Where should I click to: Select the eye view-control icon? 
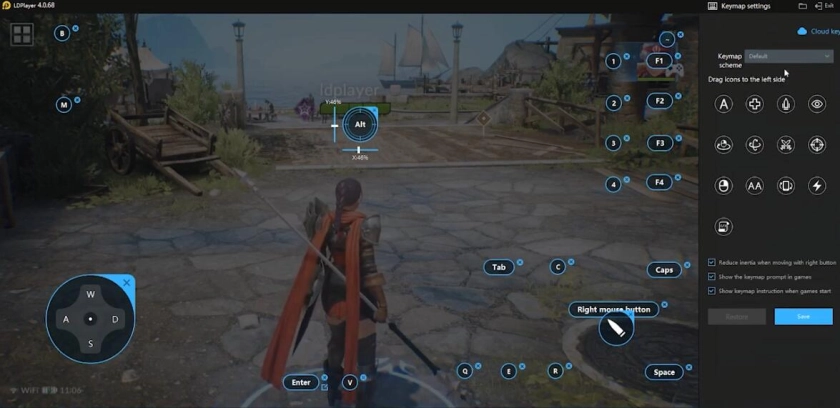[x=817, y=104]
